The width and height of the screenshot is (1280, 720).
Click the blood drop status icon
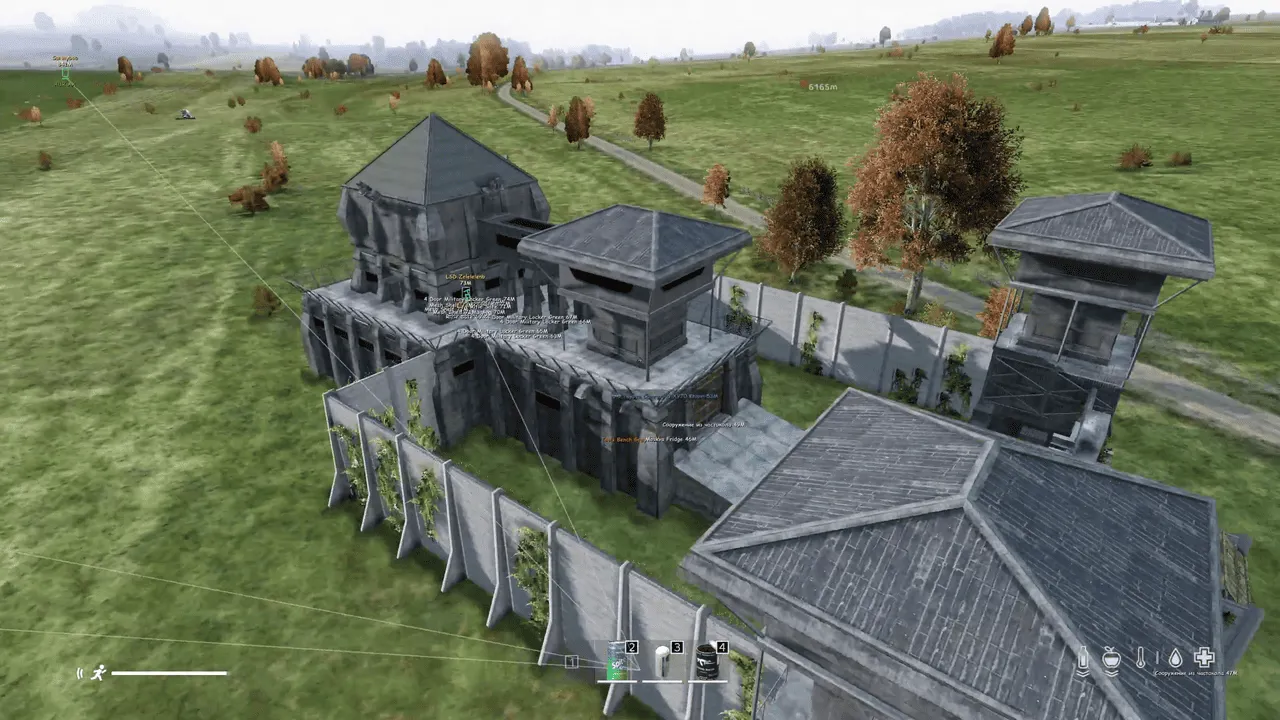click(1175, 659)
